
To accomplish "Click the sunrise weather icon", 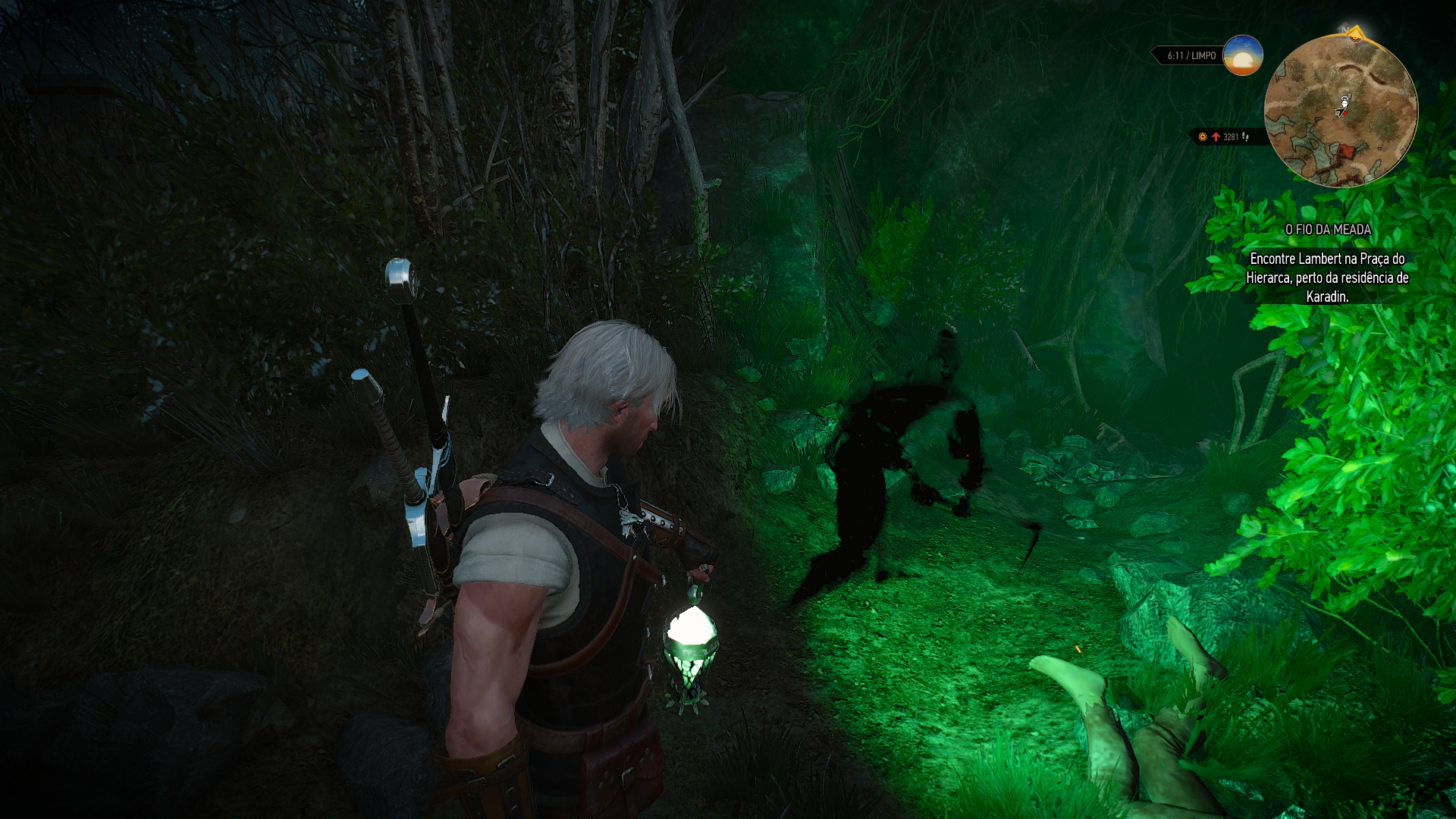I will [x=1243, y=55].
